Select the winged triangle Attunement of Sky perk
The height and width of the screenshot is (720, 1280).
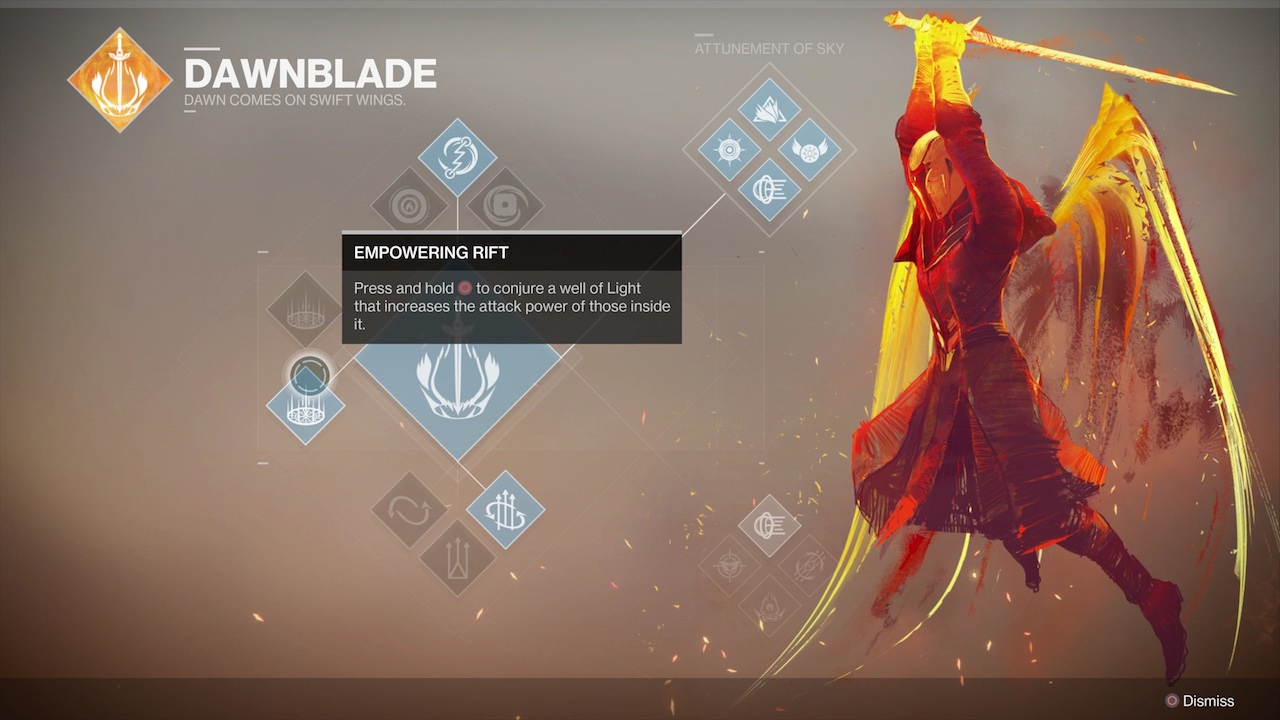tap(769, 110)
